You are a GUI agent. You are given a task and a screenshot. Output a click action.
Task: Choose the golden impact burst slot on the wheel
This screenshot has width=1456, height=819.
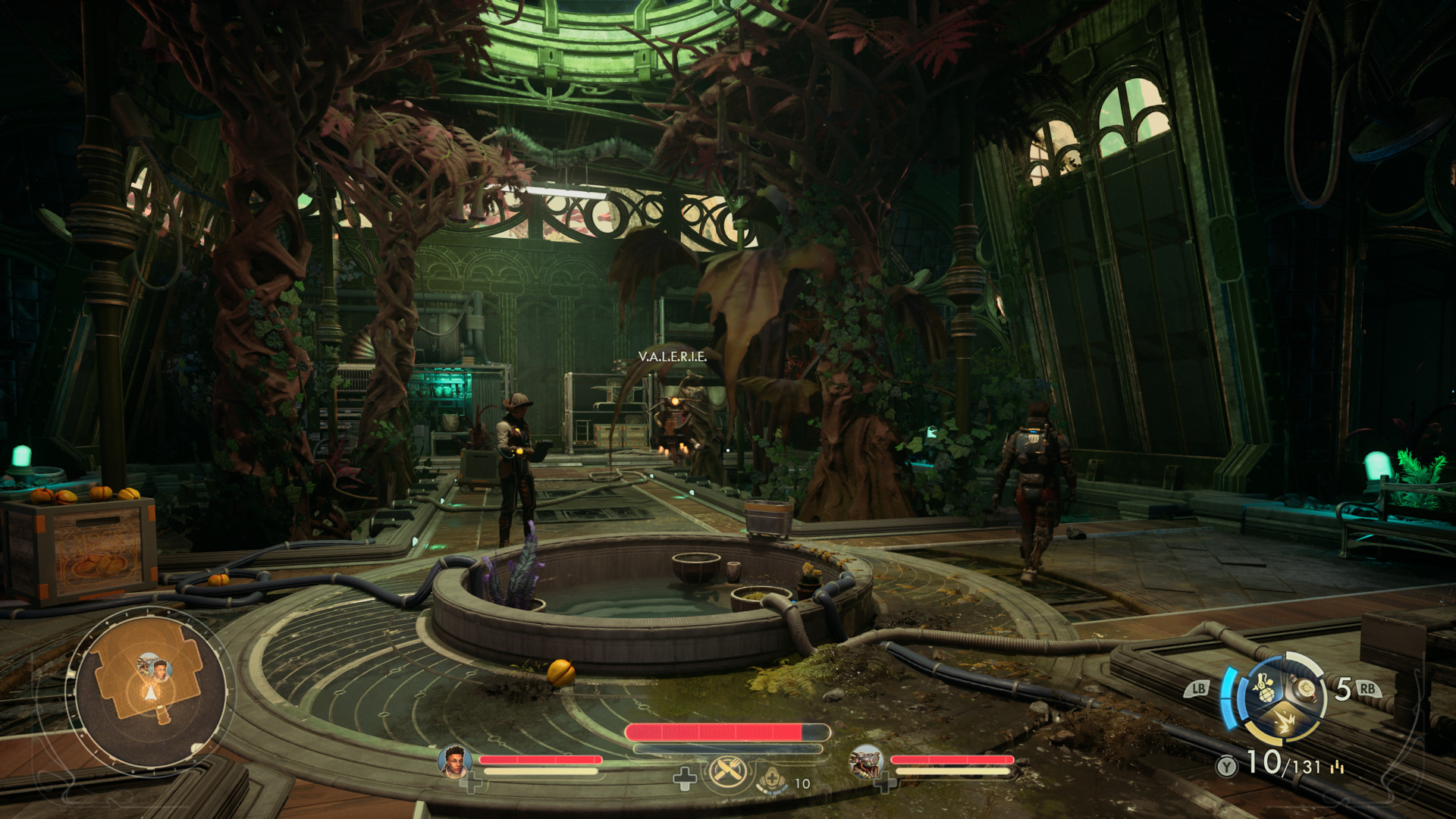pyautogui.click(x=1285, y=723)
